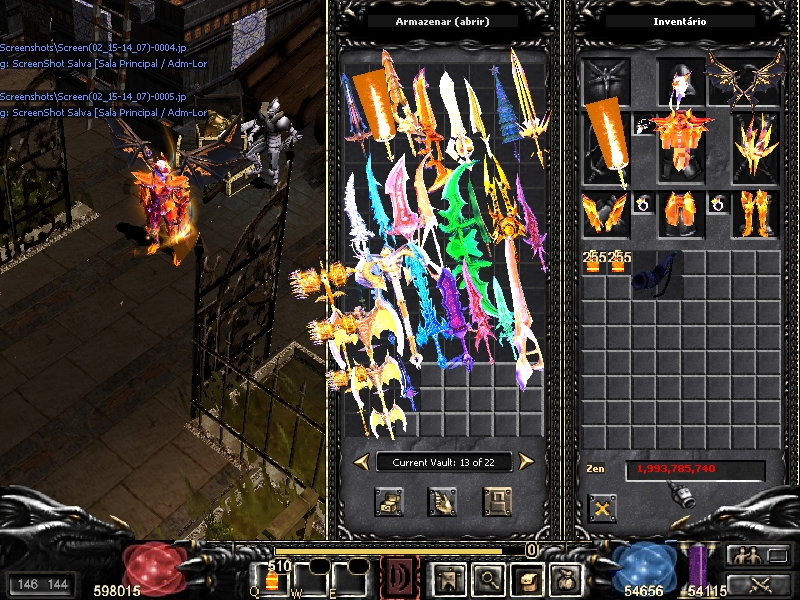The width and height of the screenshot is (800, 600).
Task: Select the dark blue item in inventory grid
Action: 655,274
